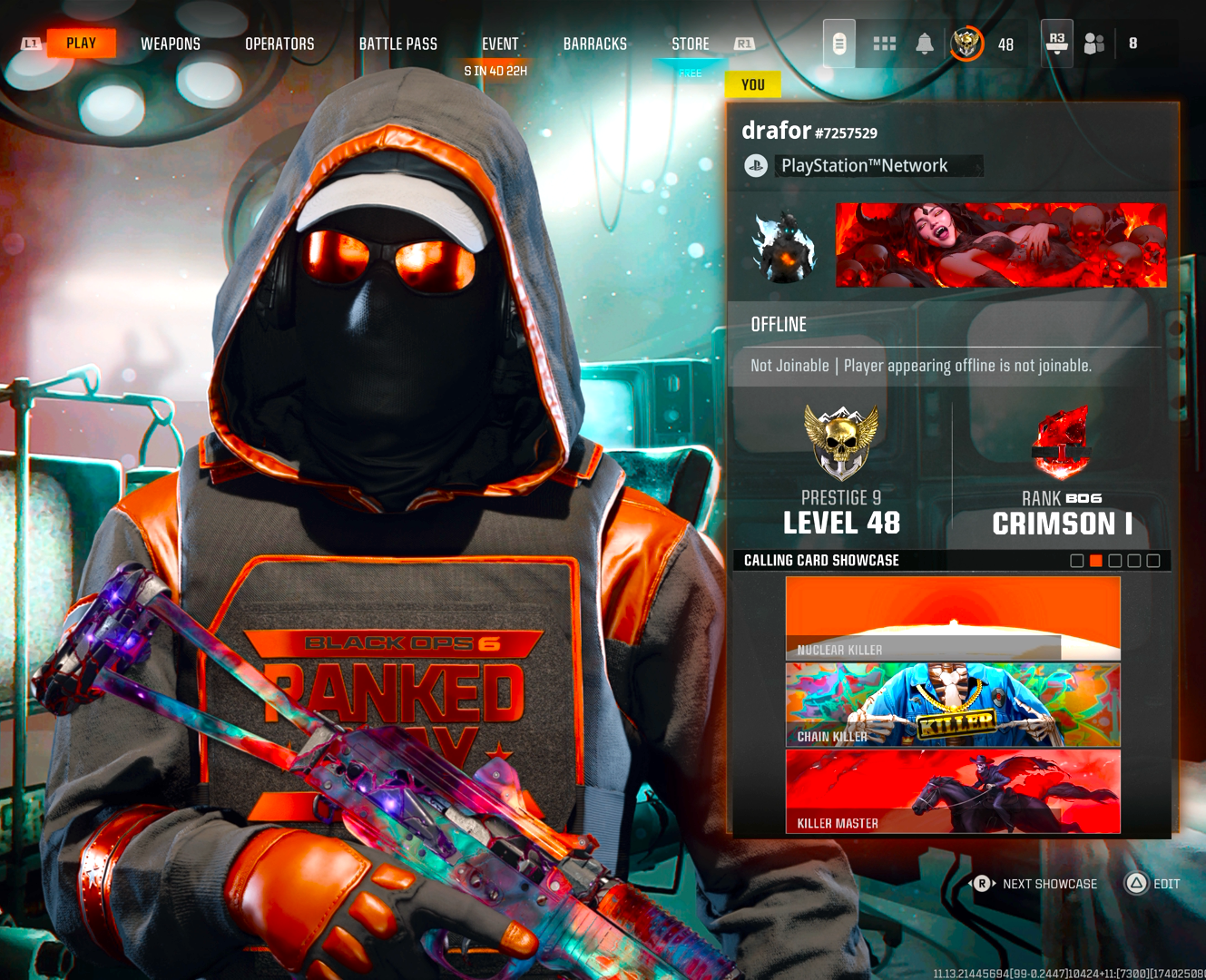The image size is (1206, 980).
Task: Switch to the PLAY tab
Action: [81, 44]
